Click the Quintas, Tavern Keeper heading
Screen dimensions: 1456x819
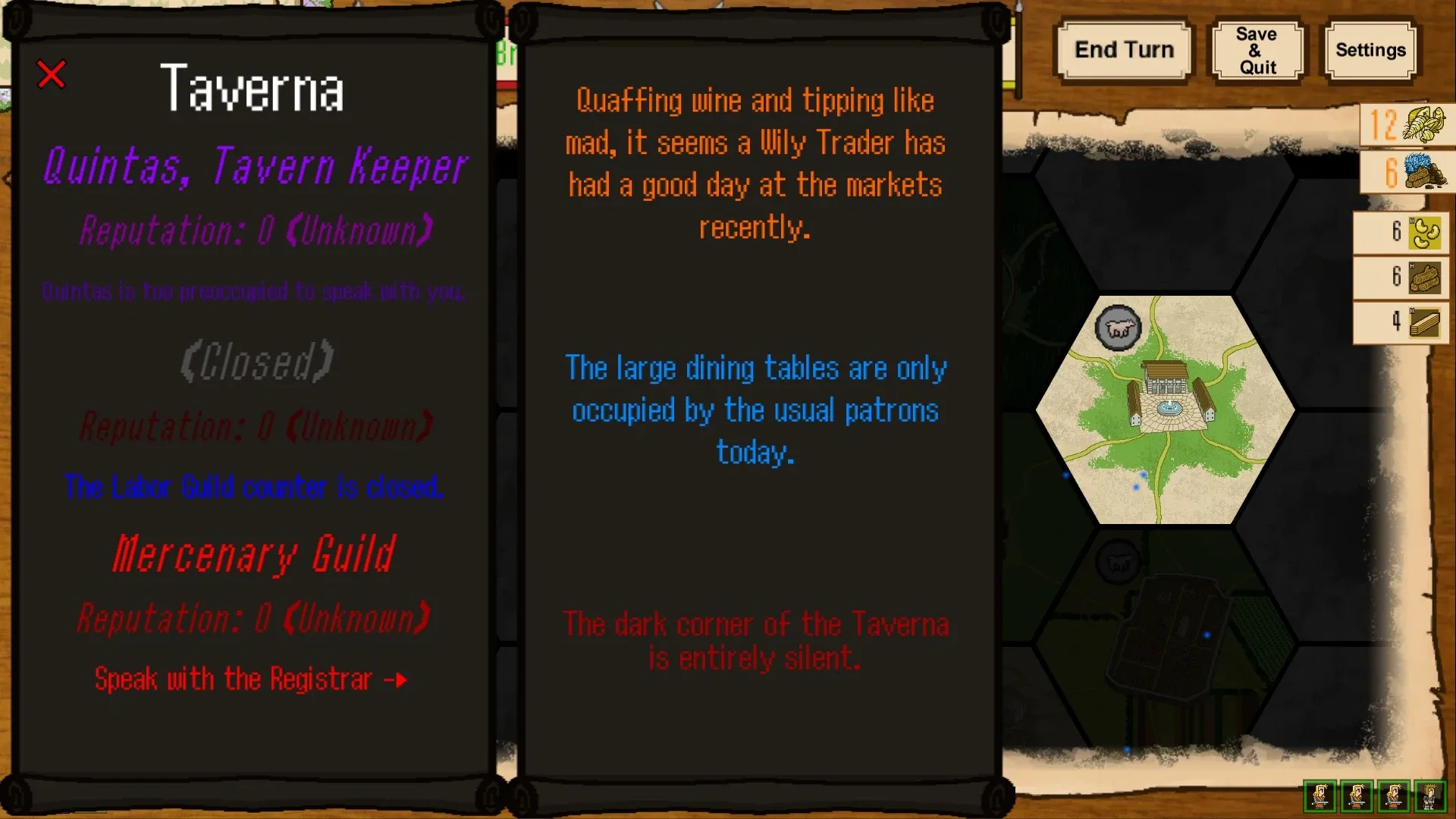[x=254, y=167]
